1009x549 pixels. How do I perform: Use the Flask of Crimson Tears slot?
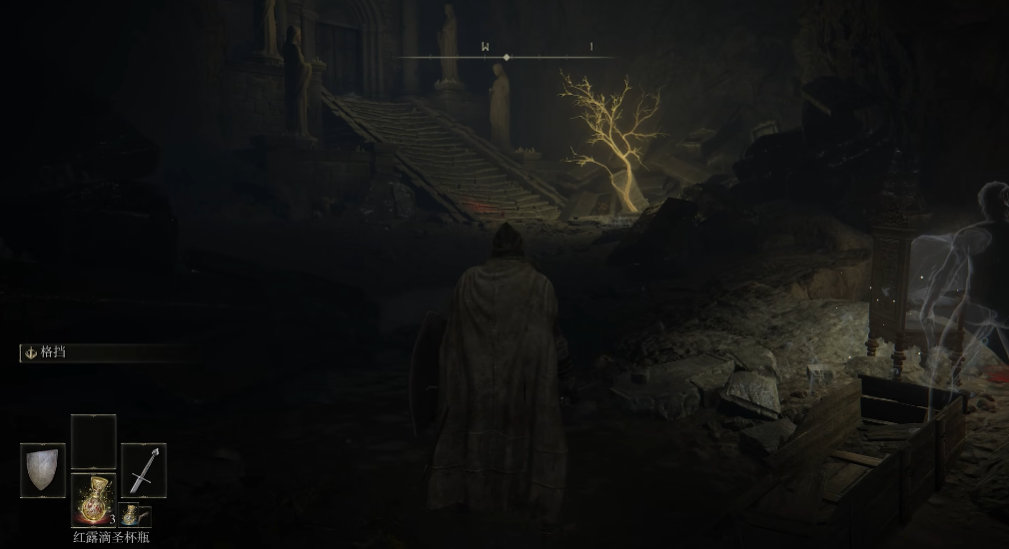click(x=93, y=499)
